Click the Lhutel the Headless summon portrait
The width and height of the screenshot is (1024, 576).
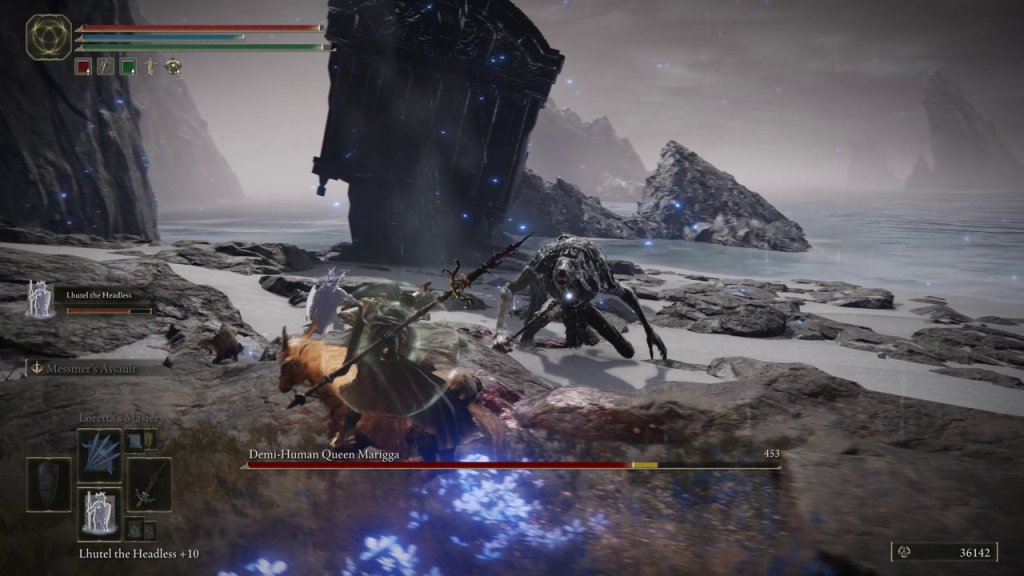coord(41,299)
